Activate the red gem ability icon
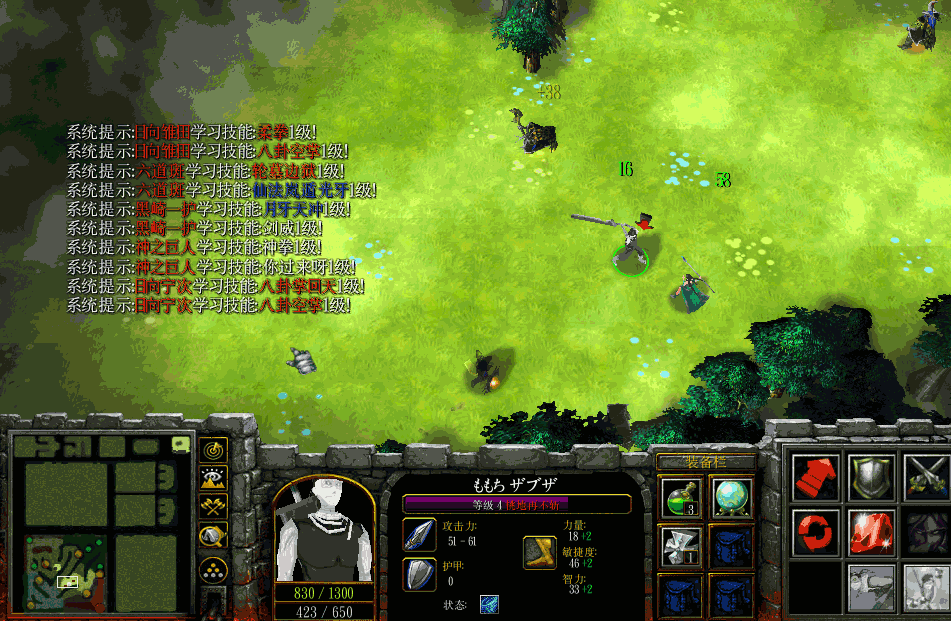951x621 pixels. tap(872, 531)
